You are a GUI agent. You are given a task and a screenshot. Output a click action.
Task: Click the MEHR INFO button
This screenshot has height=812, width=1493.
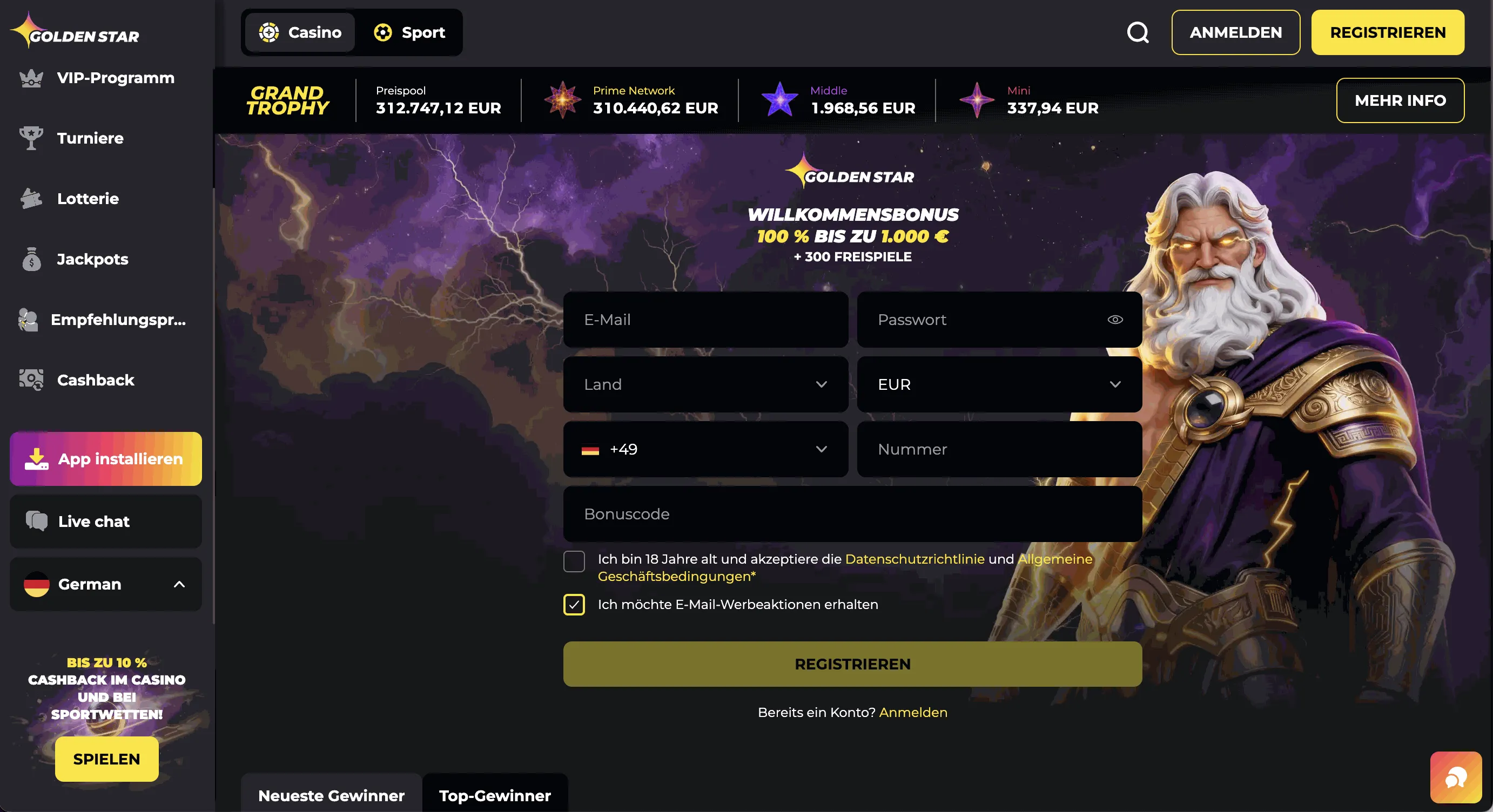point(1400,100)
